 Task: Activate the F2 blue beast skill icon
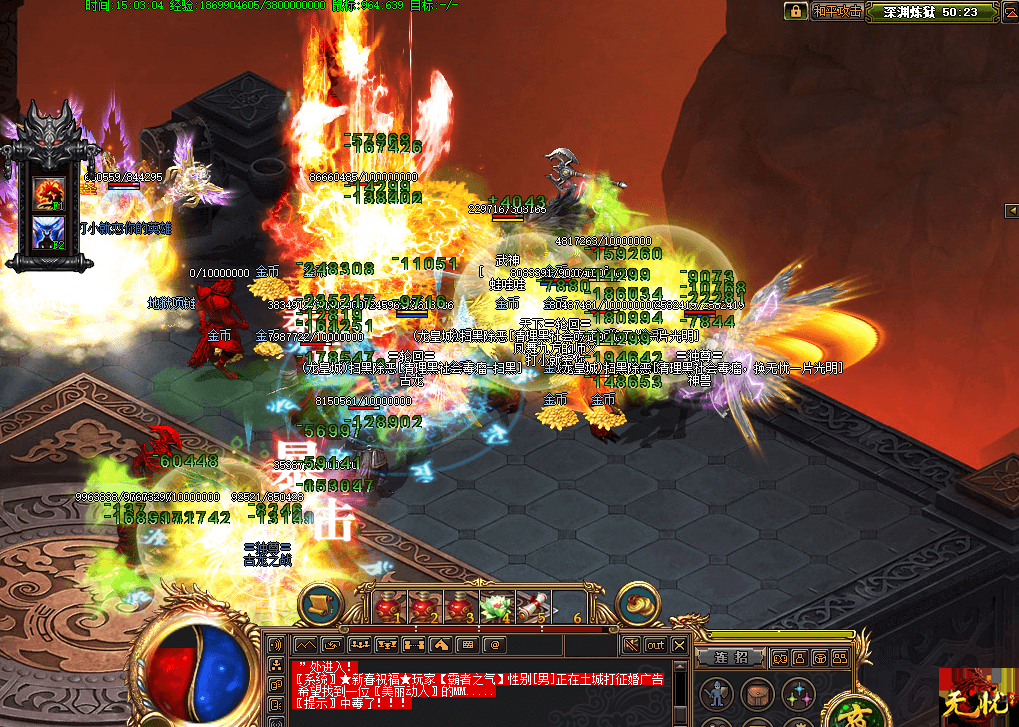(50, 232)
